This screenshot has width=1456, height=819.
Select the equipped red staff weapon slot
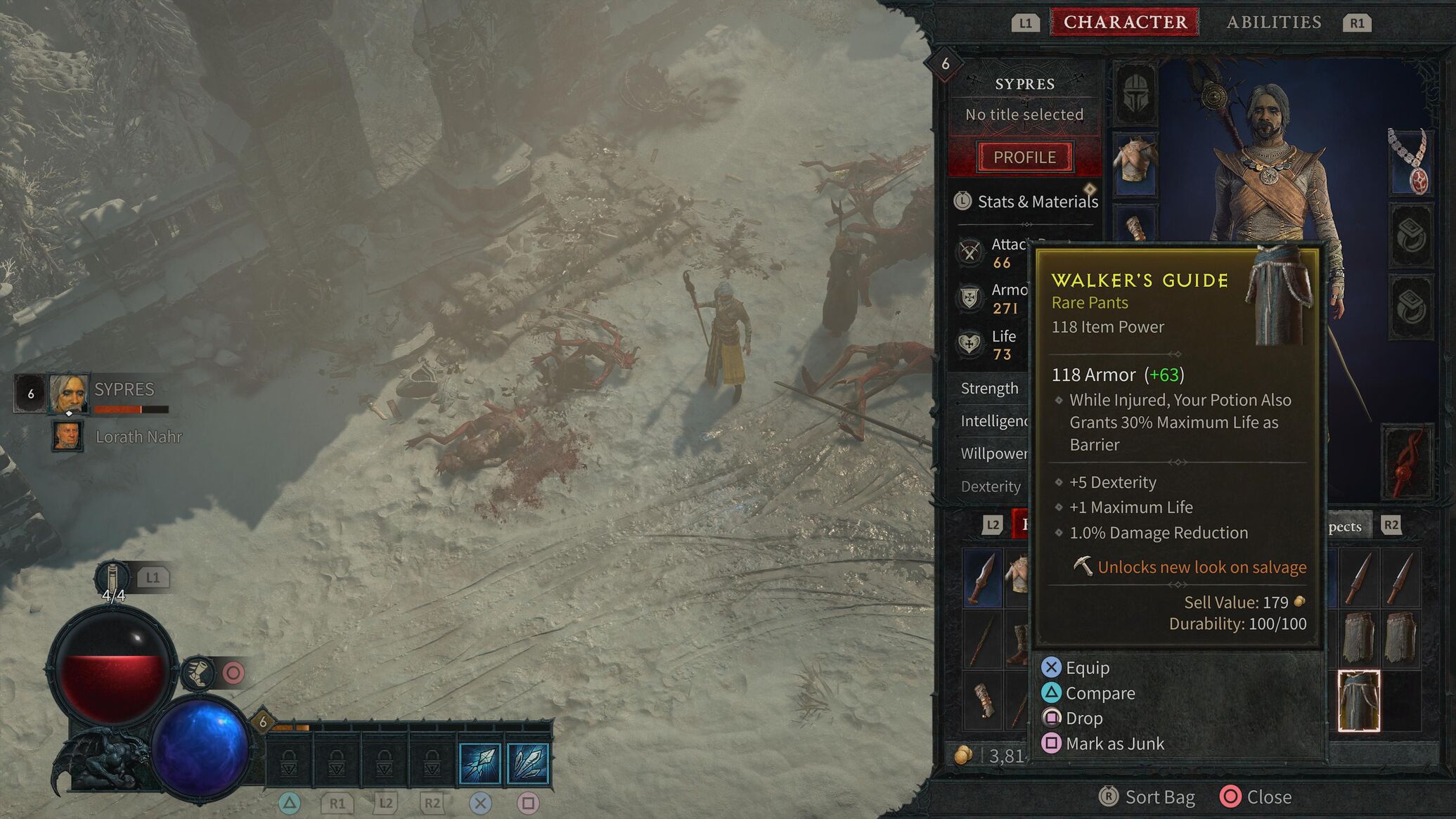[1407, 461]
